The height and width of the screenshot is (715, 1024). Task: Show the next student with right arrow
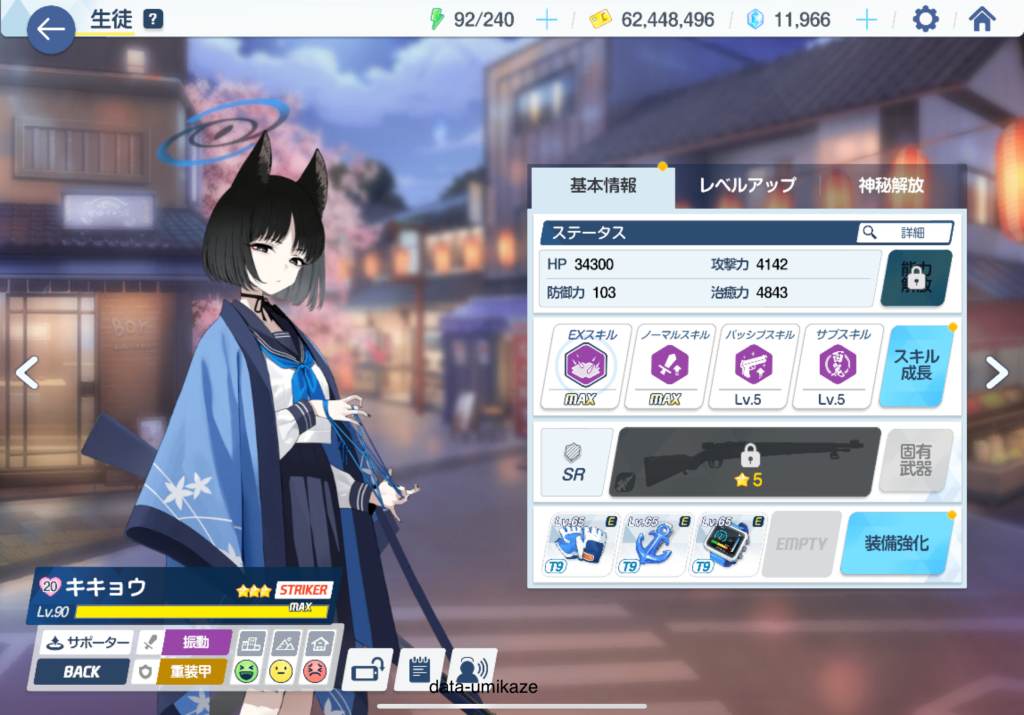[x=996, y=372]
